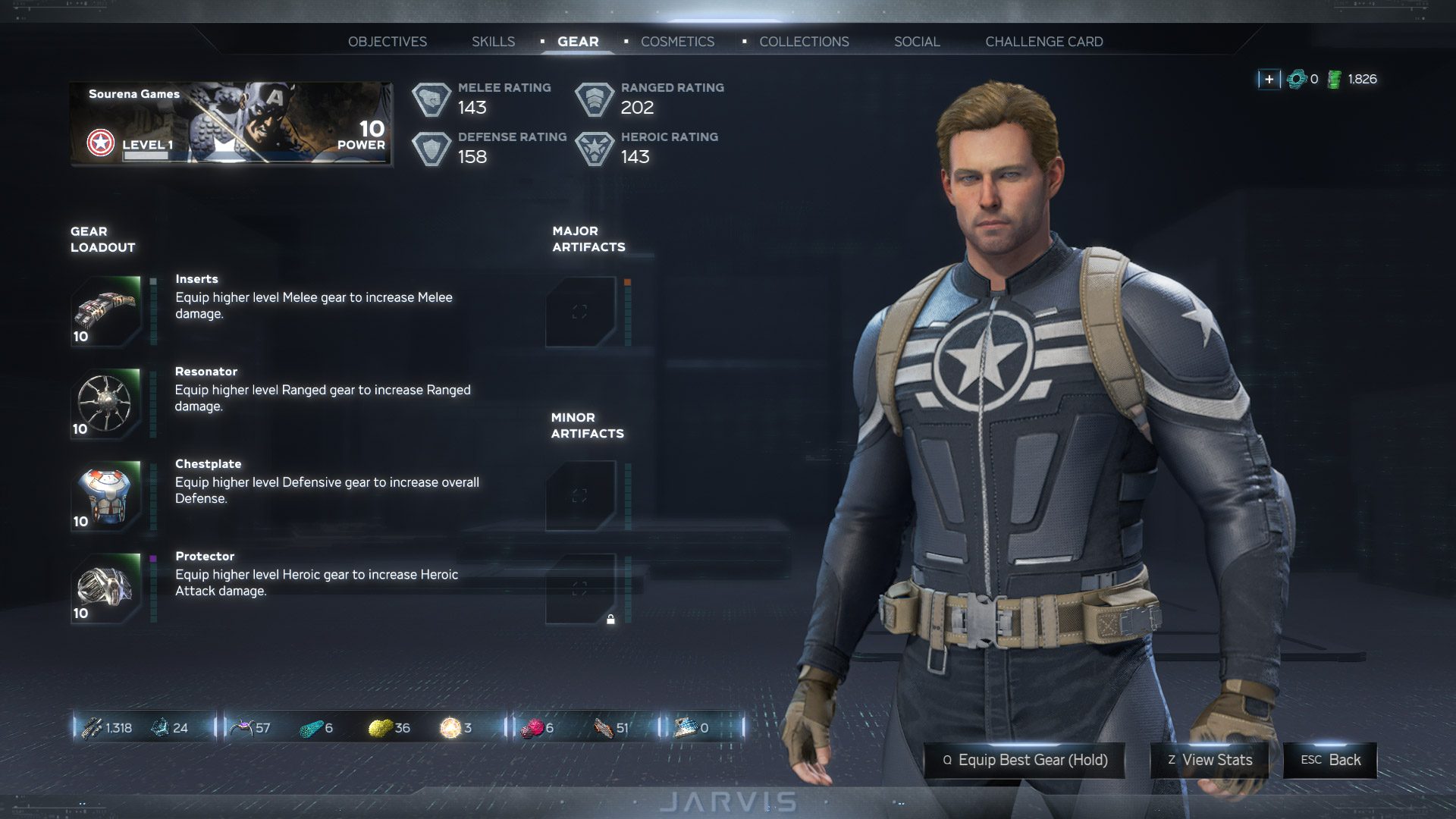Open the Skills tab
Image resolution: width=1456 pixels, height=819 pixels.
click(x=493, y=42)
